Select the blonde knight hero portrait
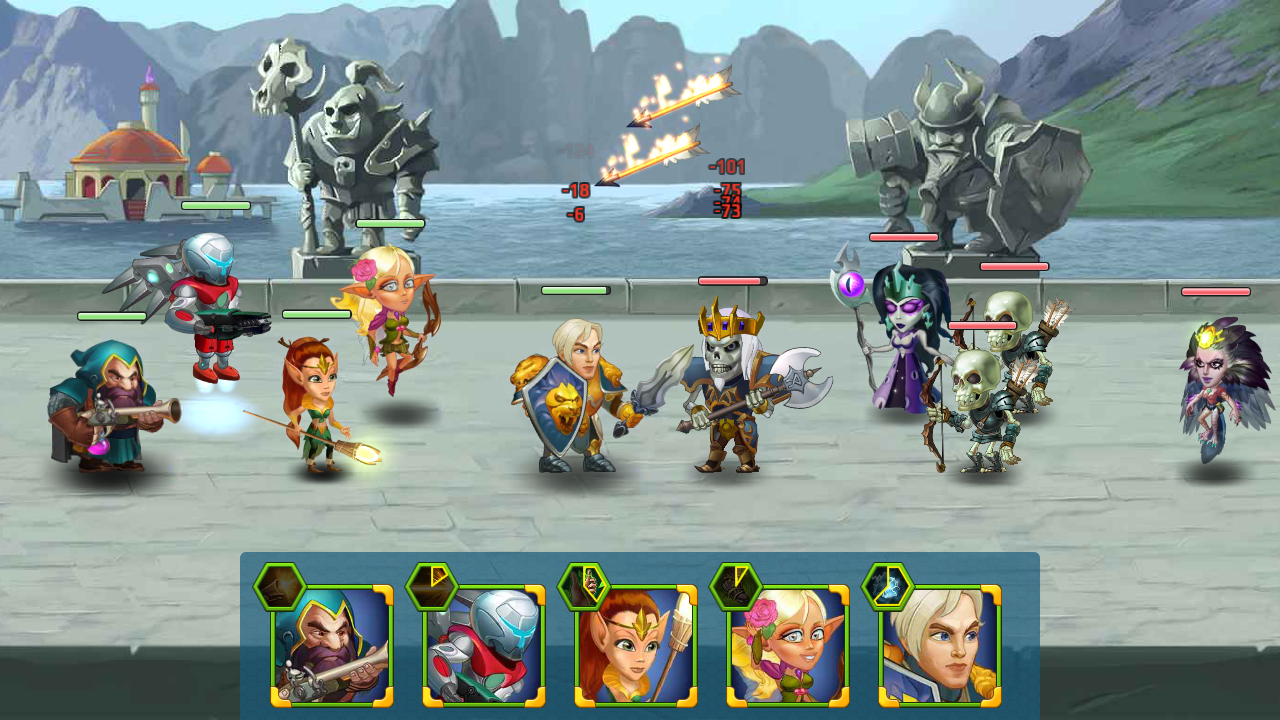 [x=940, y=646]
